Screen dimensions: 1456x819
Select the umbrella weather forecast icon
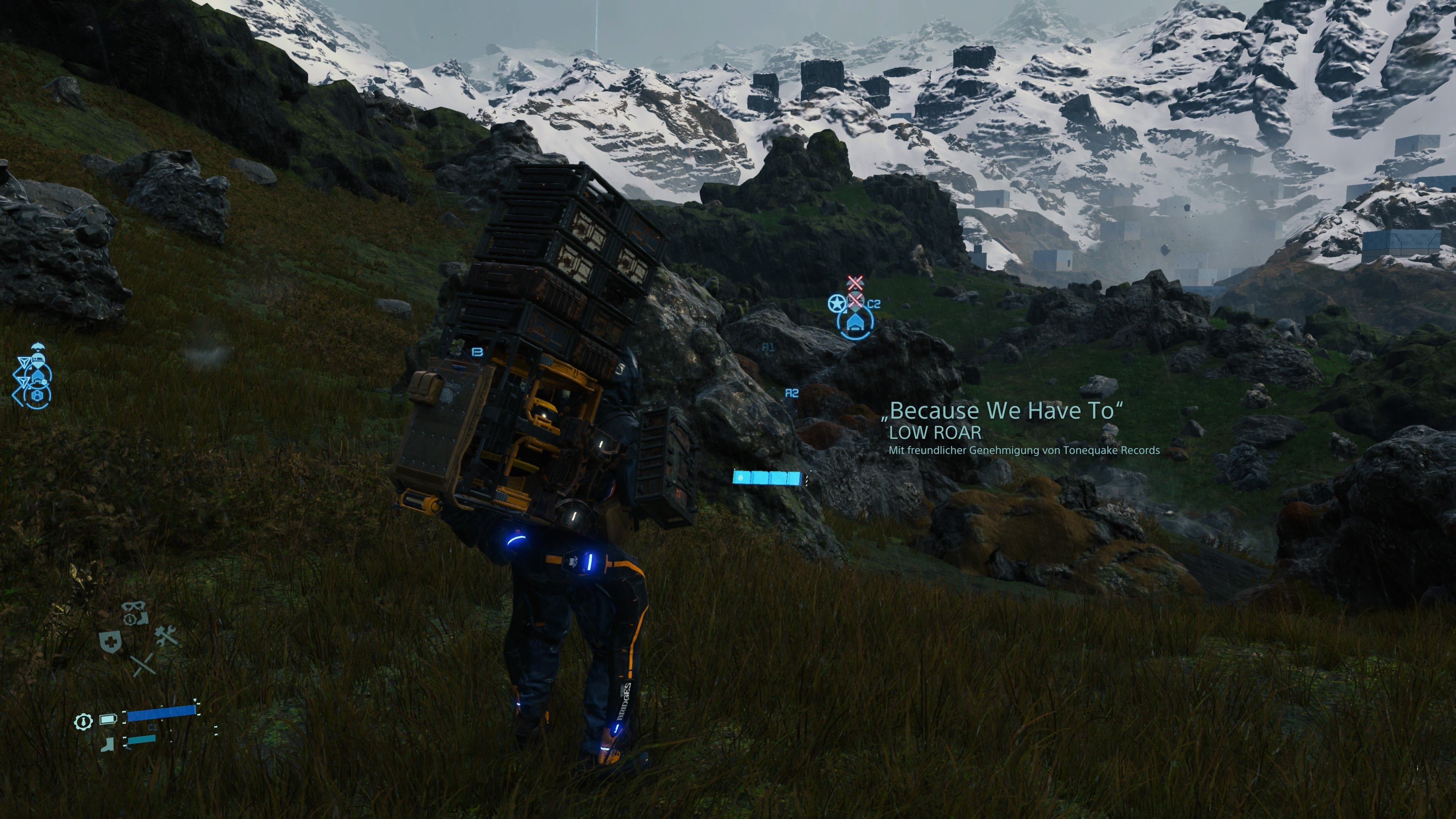38,347
